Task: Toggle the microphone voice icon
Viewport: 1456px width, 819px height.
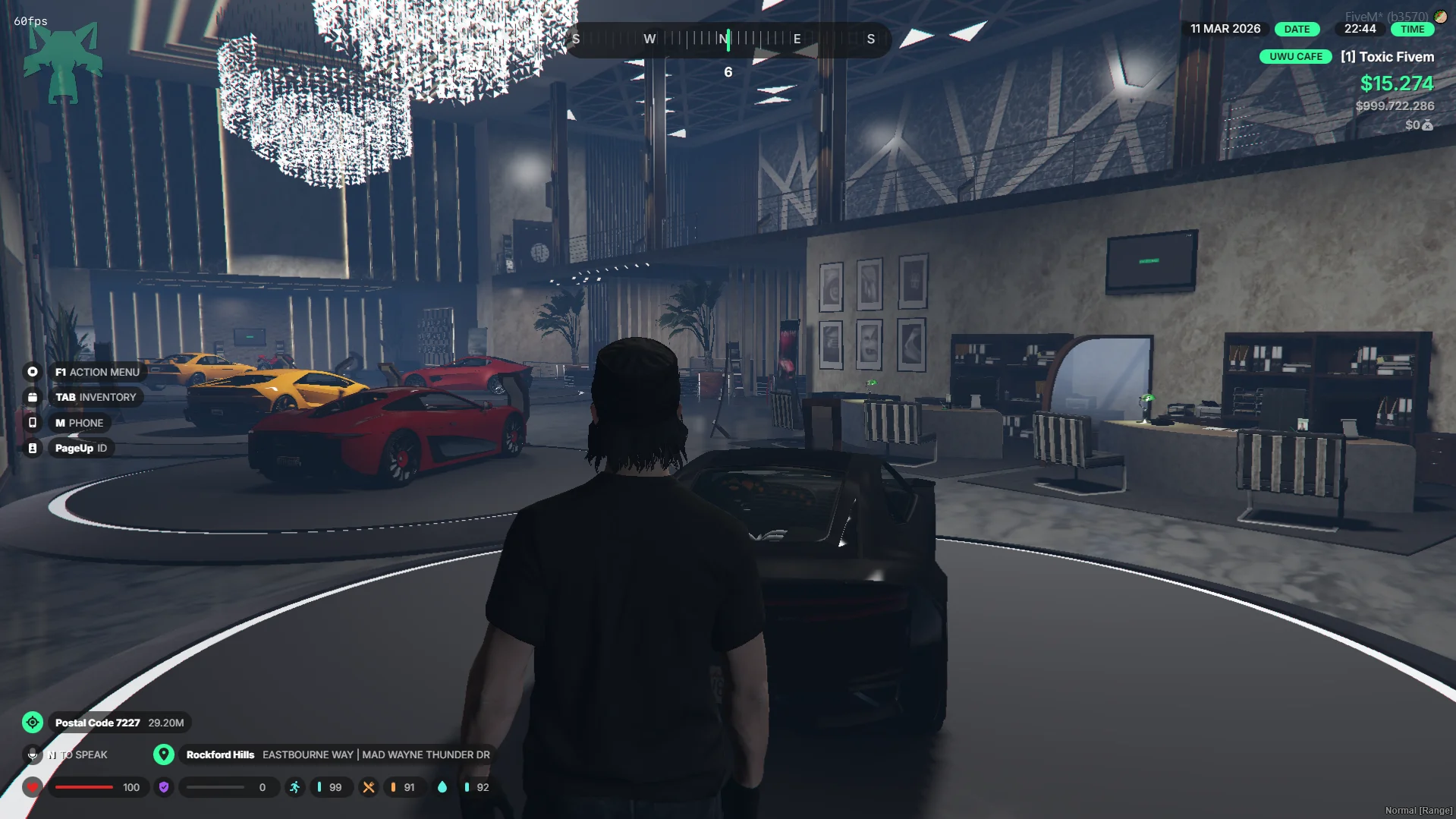Action: pos(33,754)
